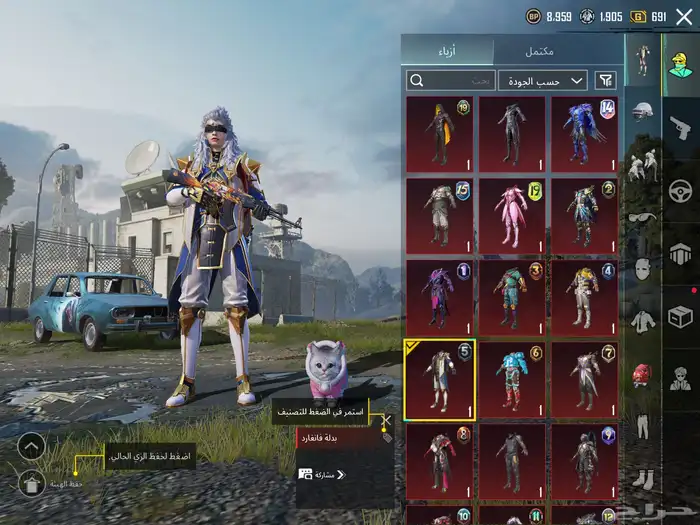
Task: Select the purple outfit marked 1
Action: (440, 297)
